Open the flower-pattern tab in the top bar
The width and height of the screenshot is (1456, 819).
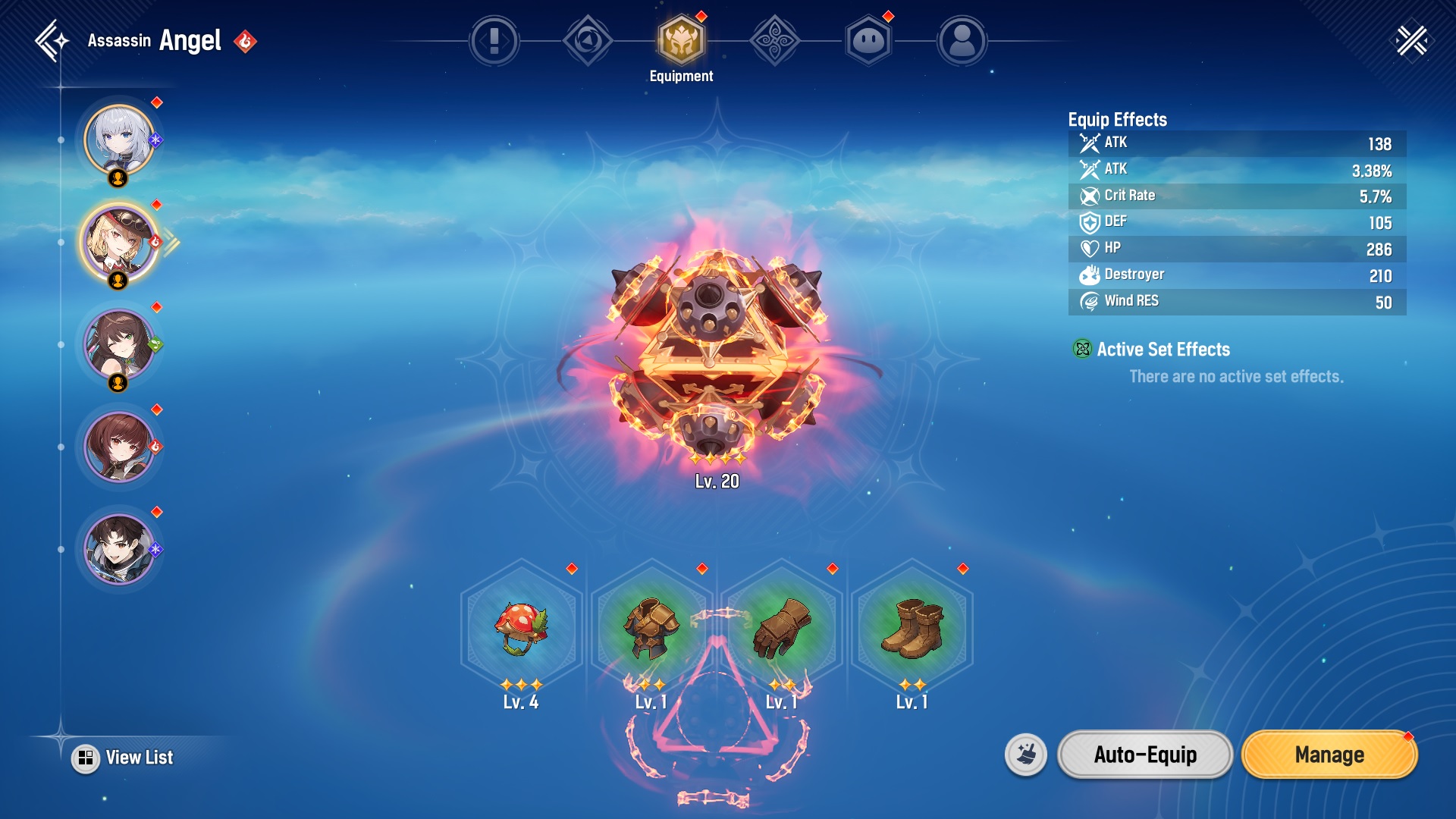click(x=774, y=41)
